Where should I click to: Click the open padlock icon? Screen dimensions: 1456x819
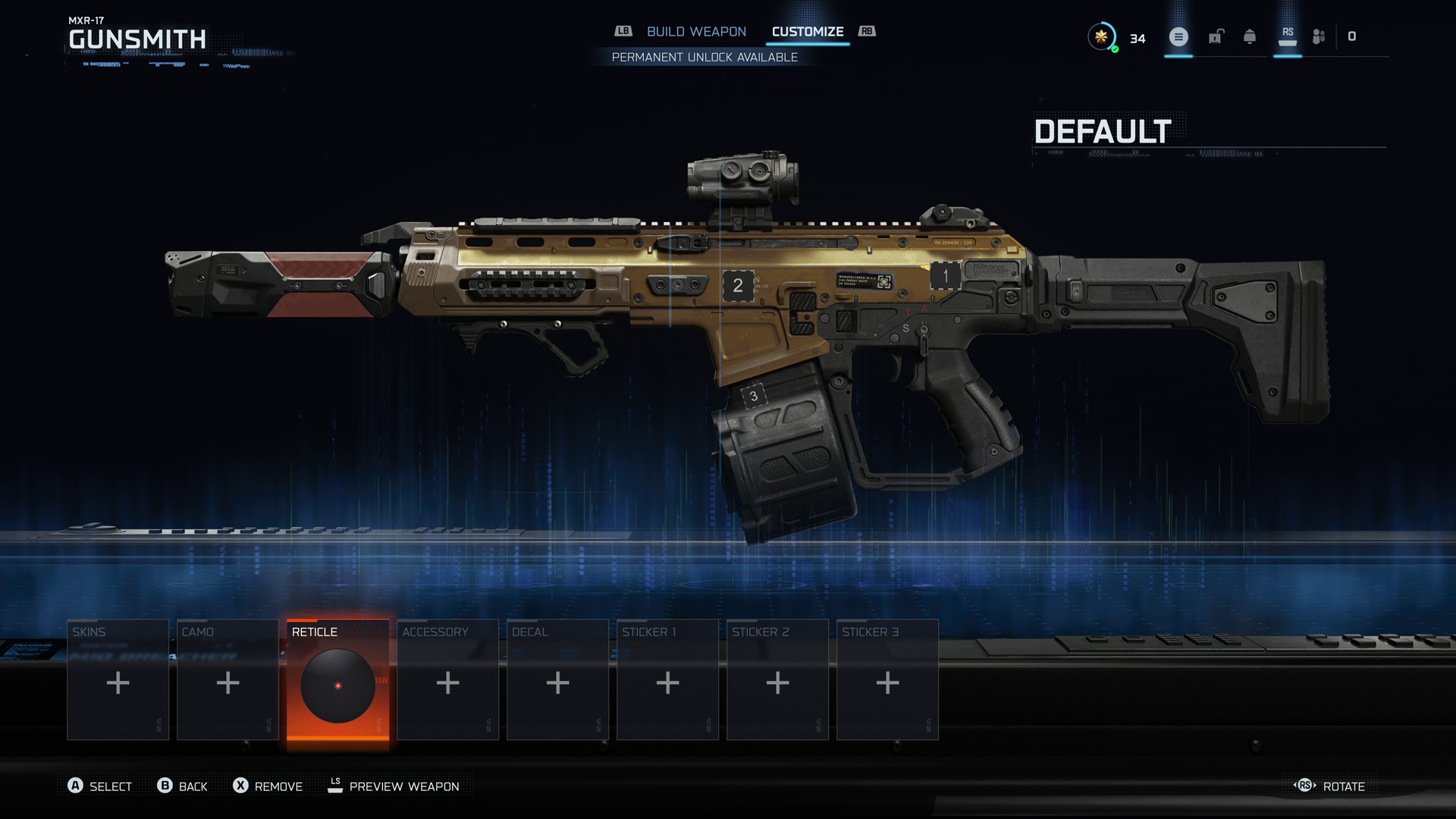(1216, 36)
